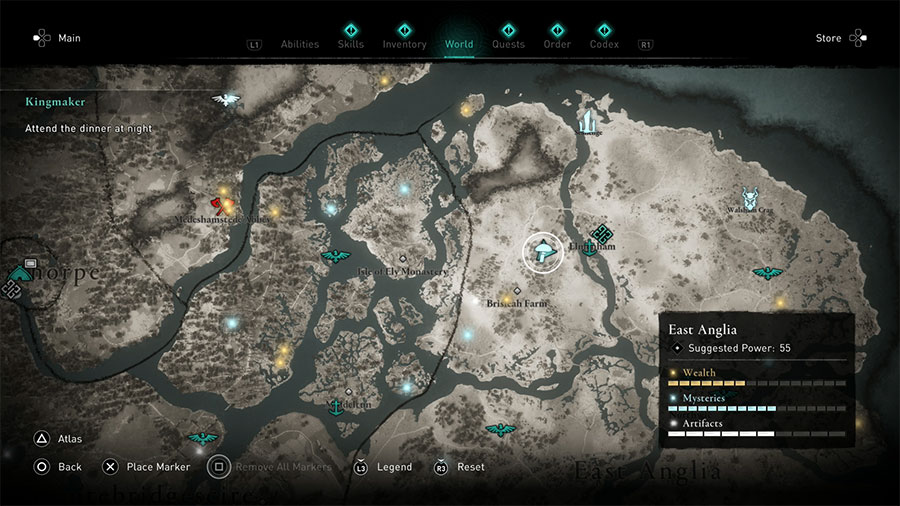This screenshot has width=900, height=506.
Task: Open the Order tab
Action: click(557, 44)
